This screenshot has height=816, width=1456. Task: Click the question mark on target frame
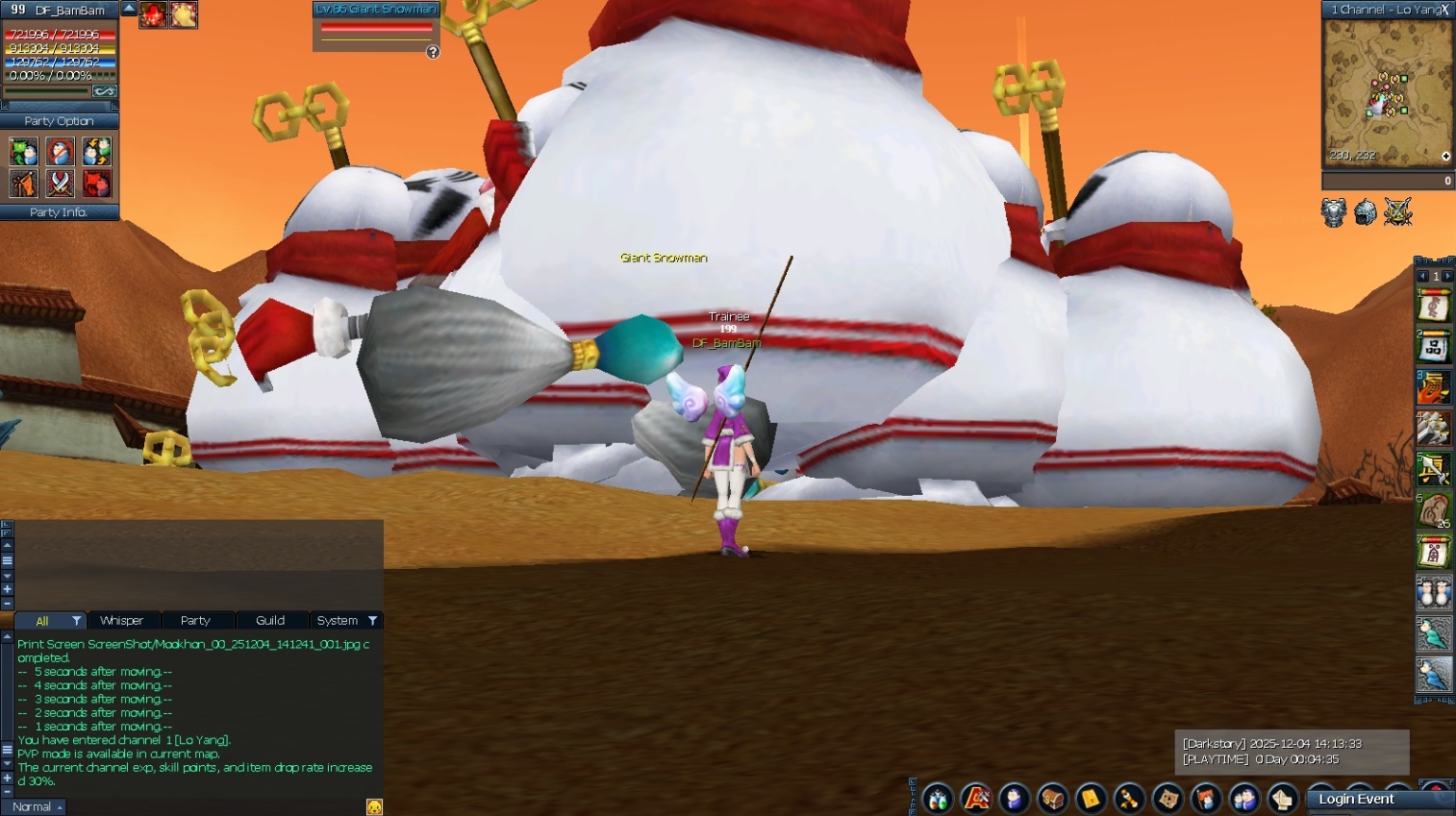433,52
